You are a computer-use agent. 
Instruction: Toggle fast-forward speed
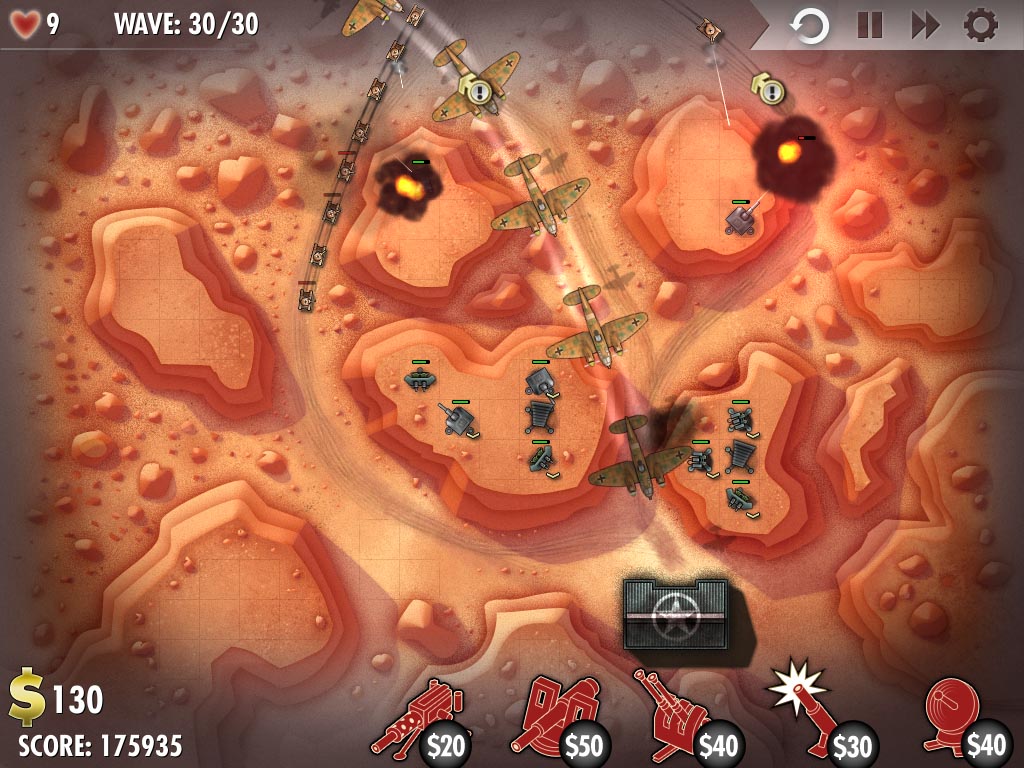click(925, 26)
